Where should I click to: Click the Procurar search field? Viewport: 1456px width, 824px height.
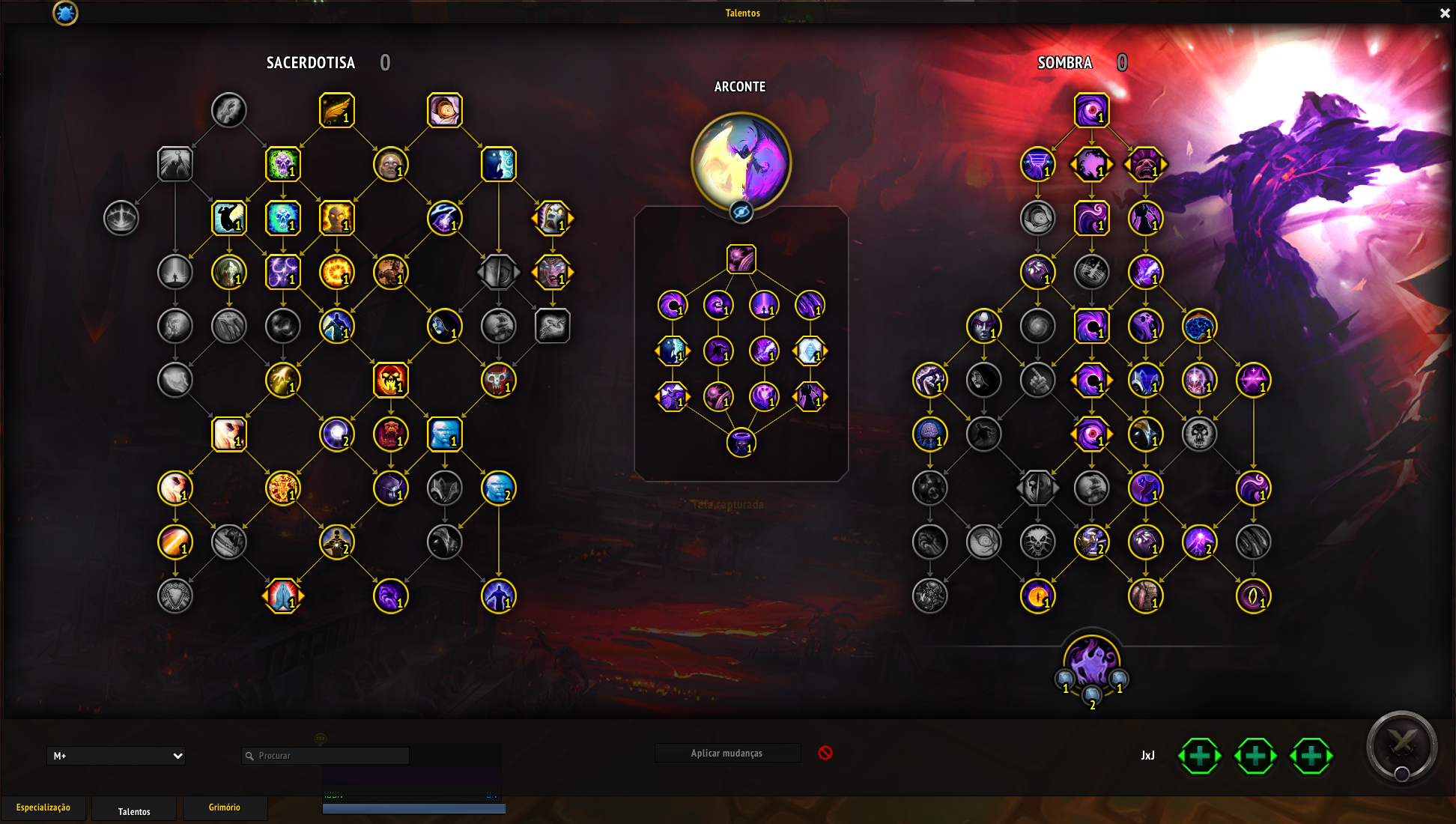[x=326, y=756]
